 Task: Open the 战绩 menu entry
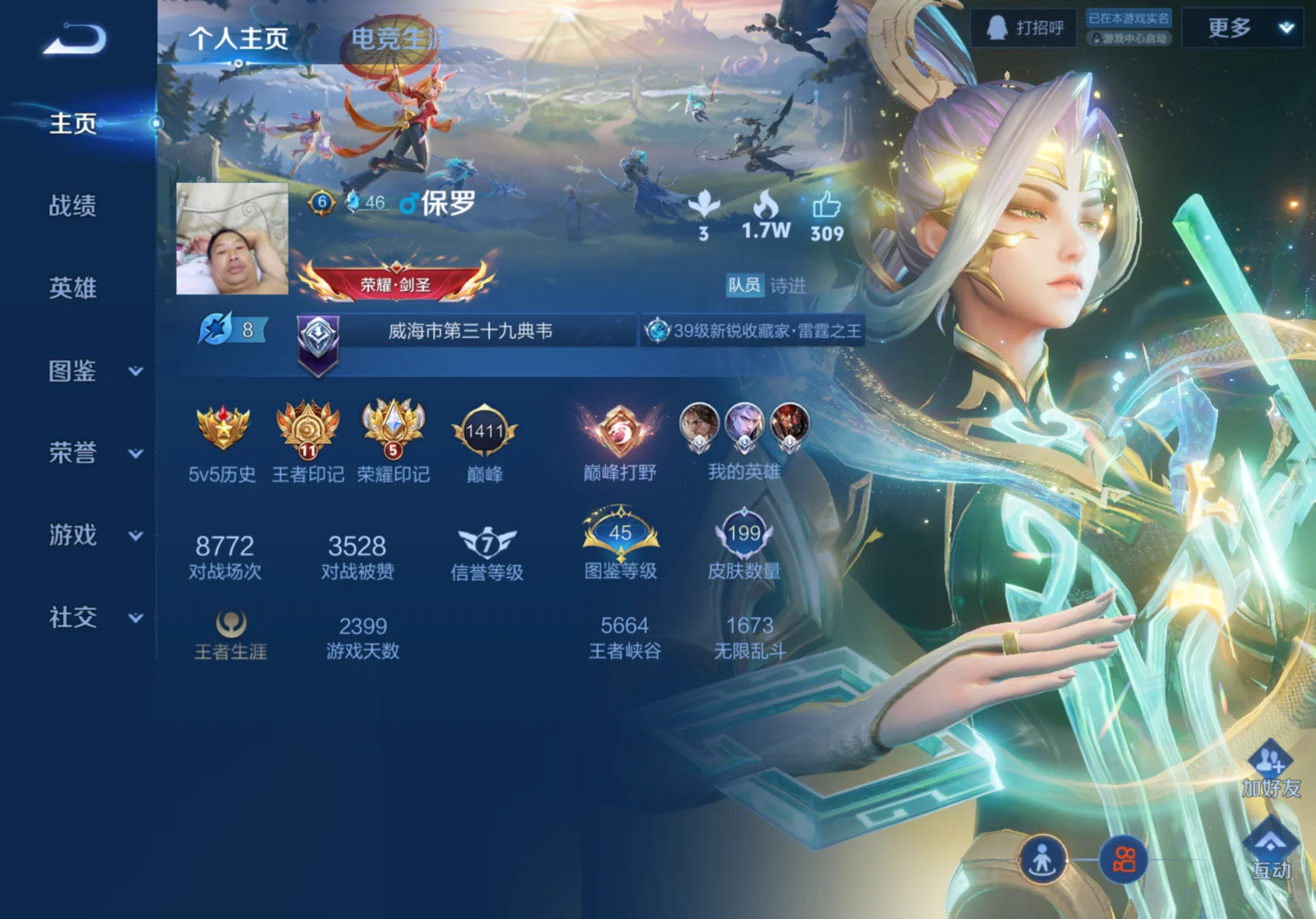pos(73,206)
